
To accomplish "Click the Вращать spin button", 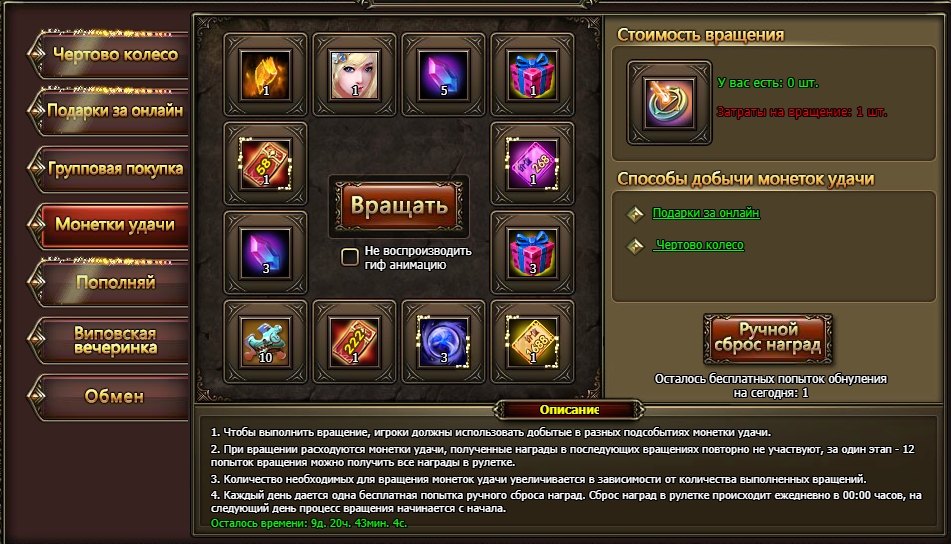I will pyautogui.click(x=398, y=206).
